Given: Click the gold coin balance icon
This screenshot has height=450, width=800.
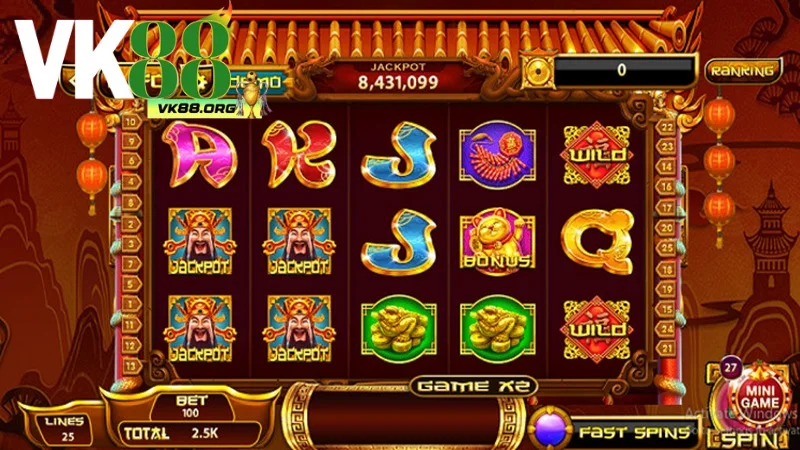Looking at the screenshot, I should [538, 70].
